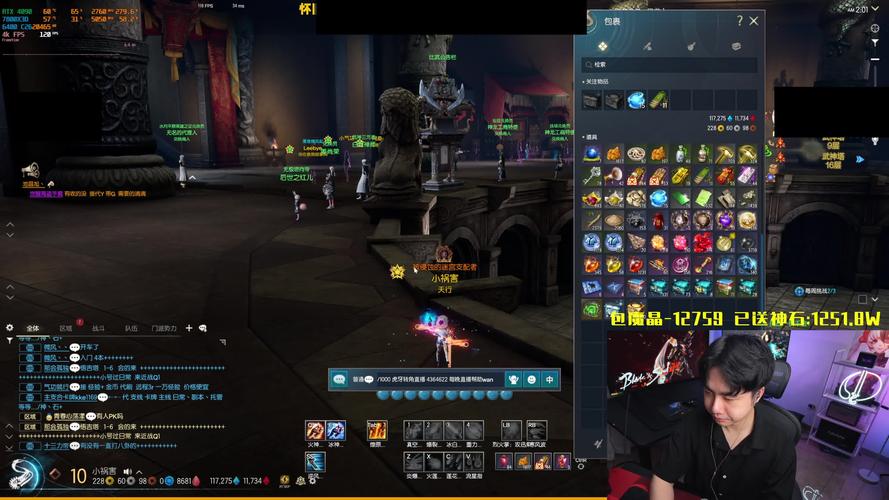The height and width of the screenshot is (500, 889).
Task: Switch chat to the 区域 tab
Action: (66, 328)
